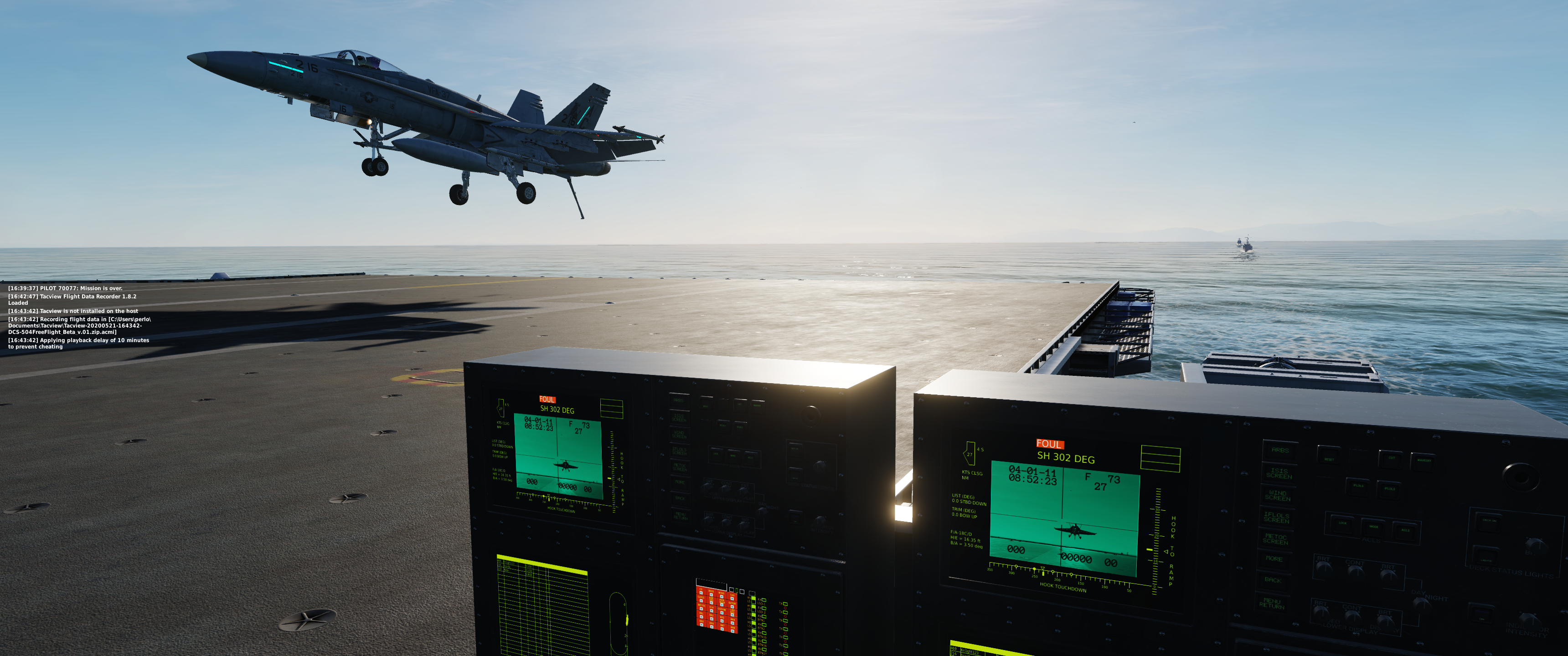1568x656 pixels.
Task: Activate the WAVEOFF button on the nearer console
Action: coord(1424,460)
